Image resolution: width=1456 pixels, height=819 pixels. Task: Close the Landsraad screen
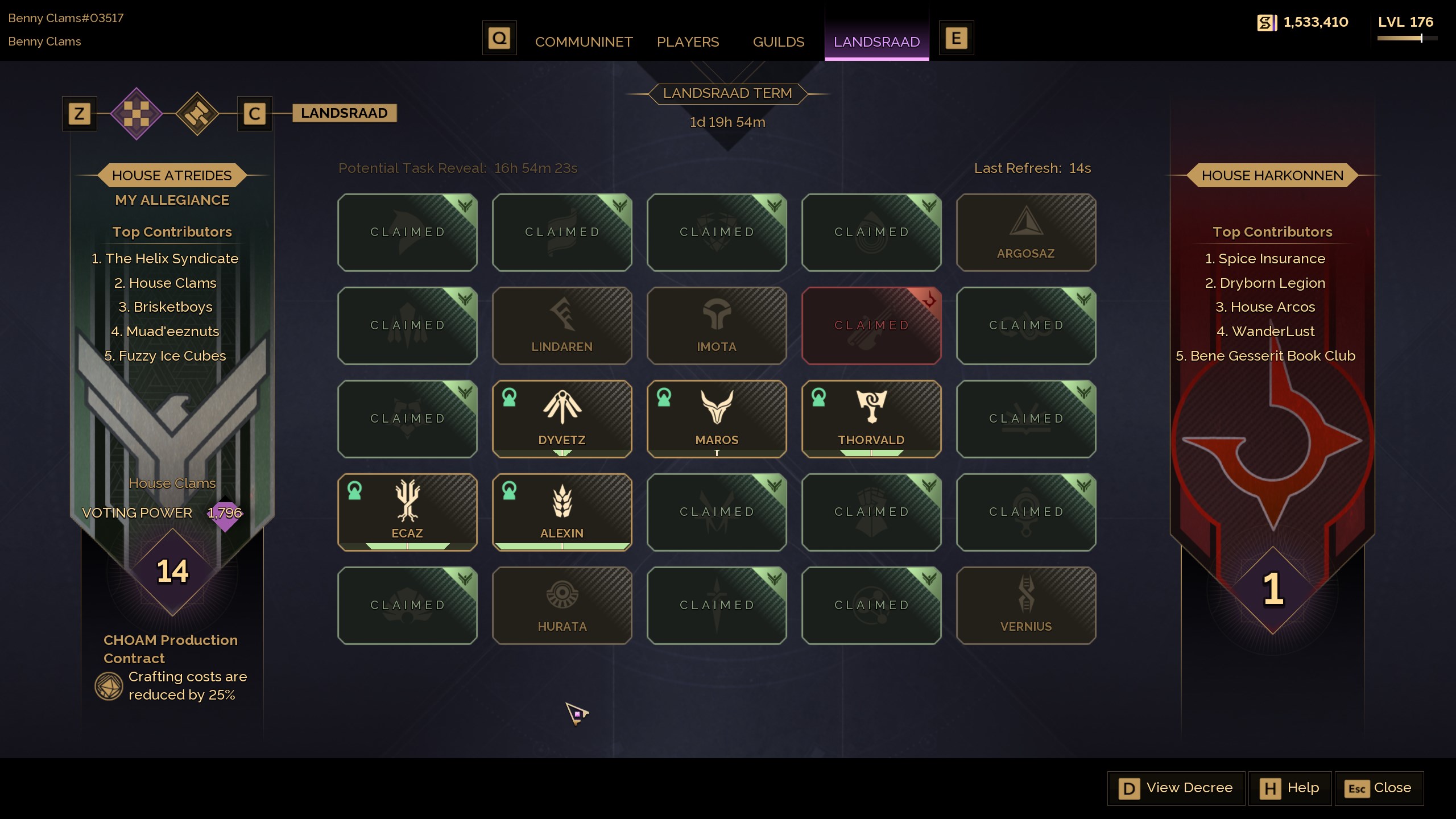1379,788
